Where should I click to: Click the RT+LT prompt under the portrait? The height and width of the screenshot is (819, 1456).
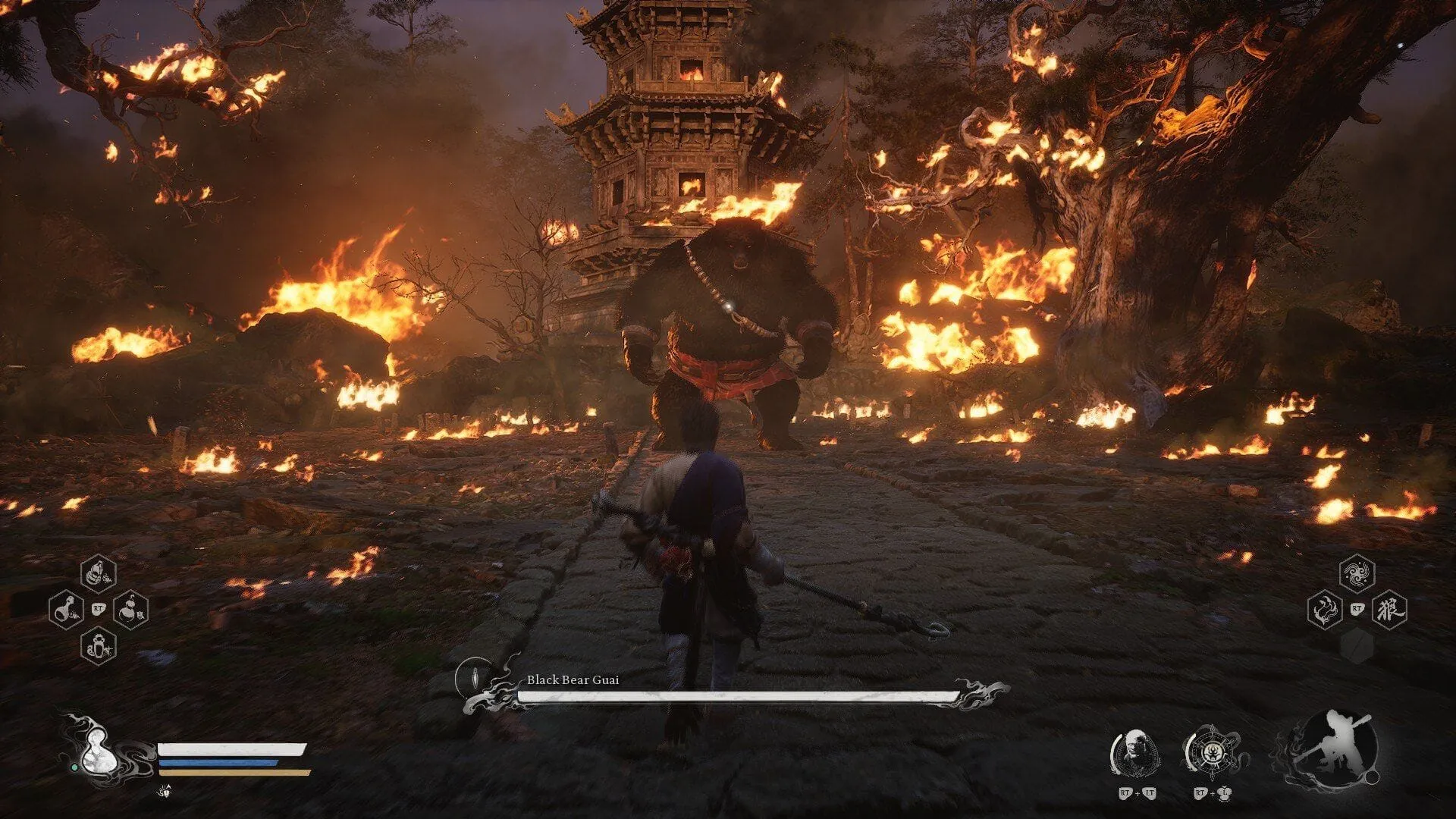[x=1137, y=793]
